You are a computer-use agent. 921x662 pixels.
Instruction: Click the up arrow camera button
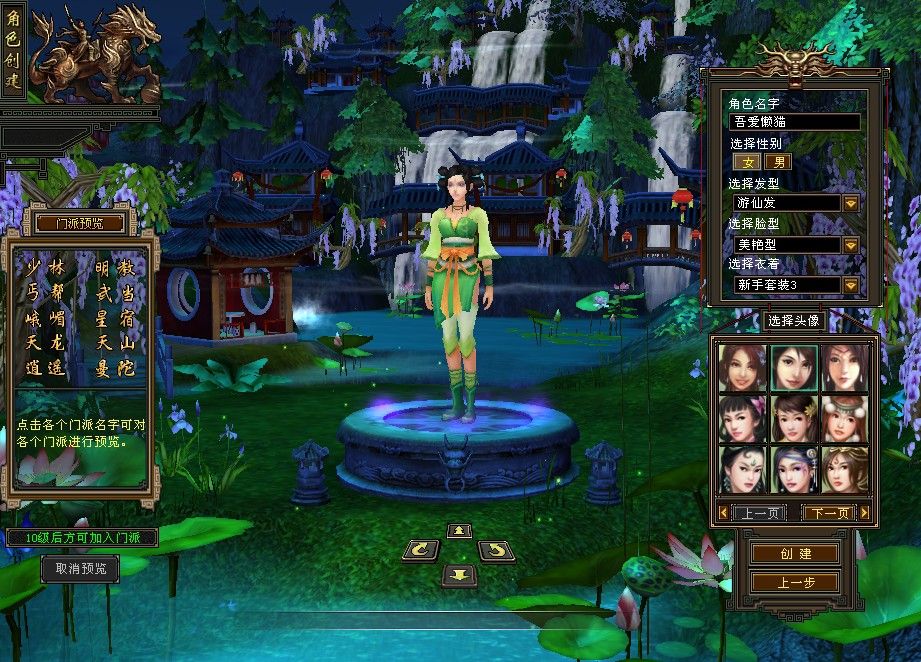click(459, 530)
